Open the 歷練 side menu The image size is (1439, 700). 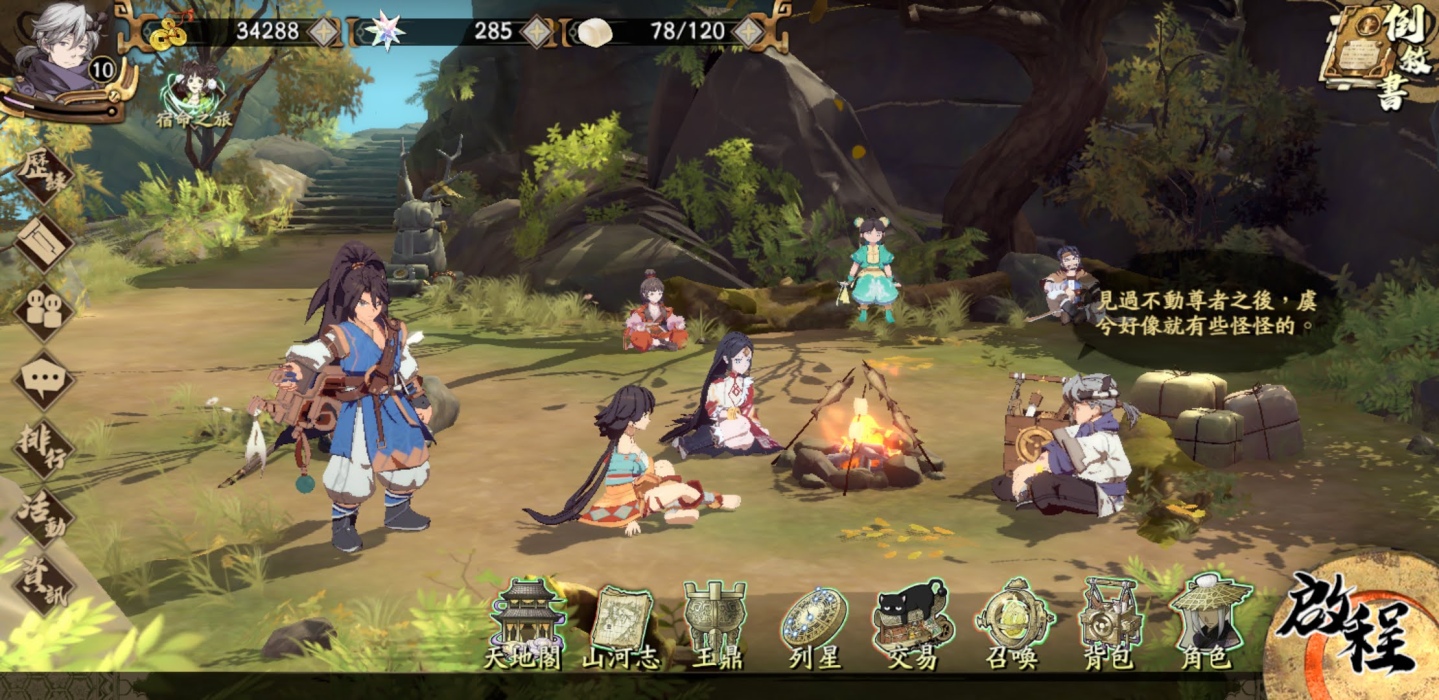44,176
